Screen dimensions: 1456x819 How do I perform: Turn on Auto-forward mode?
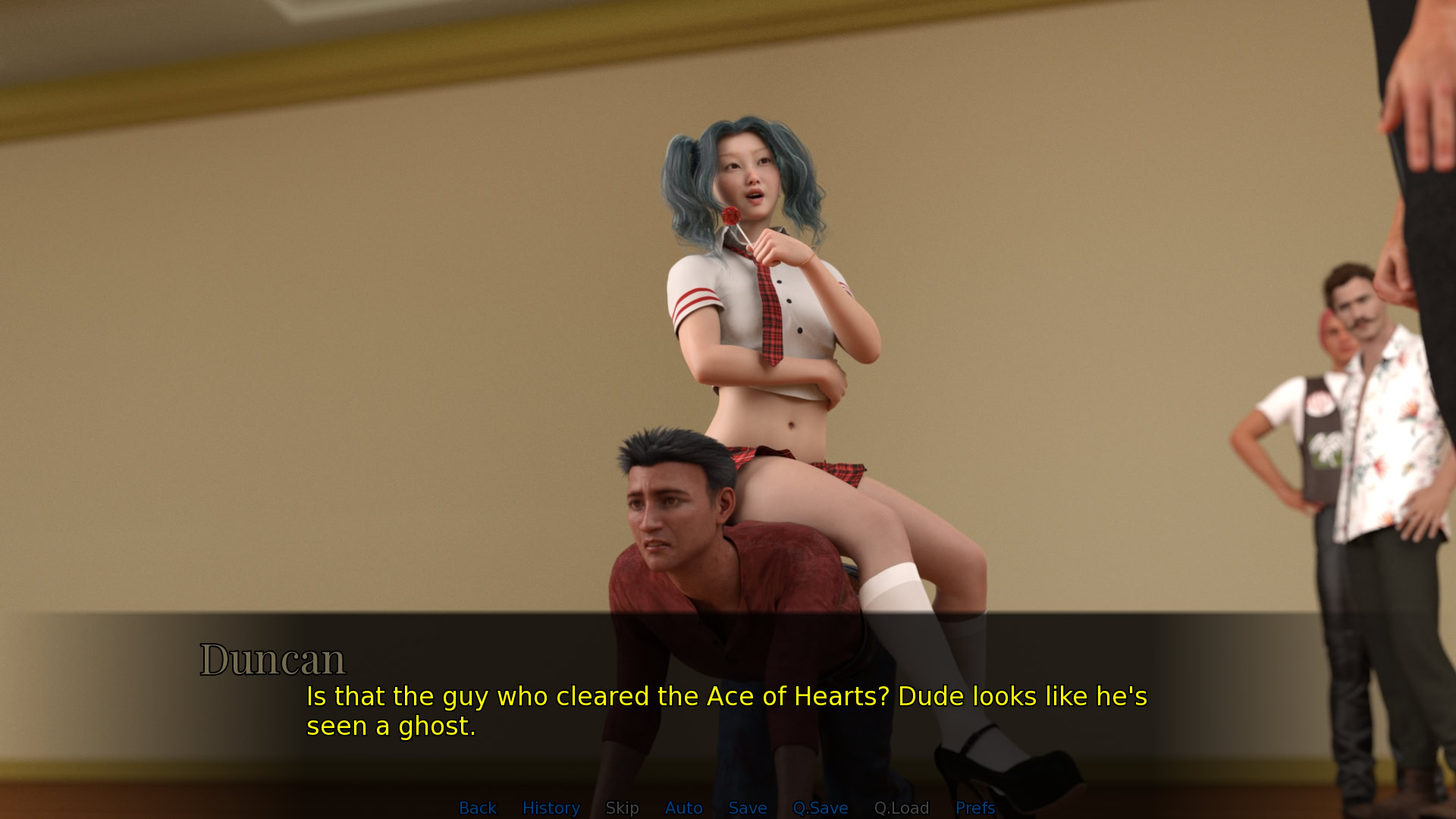coord(683,808)
